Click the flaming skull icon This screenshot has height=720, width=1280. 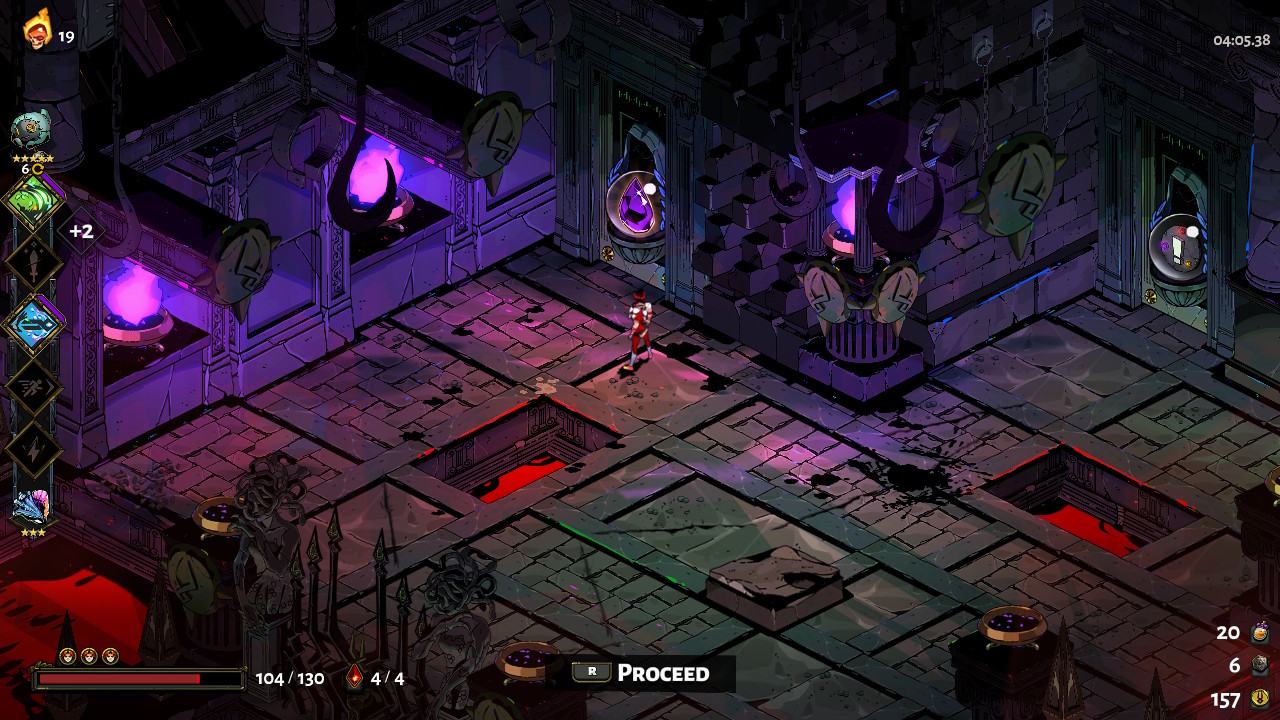tap(38, 28)
